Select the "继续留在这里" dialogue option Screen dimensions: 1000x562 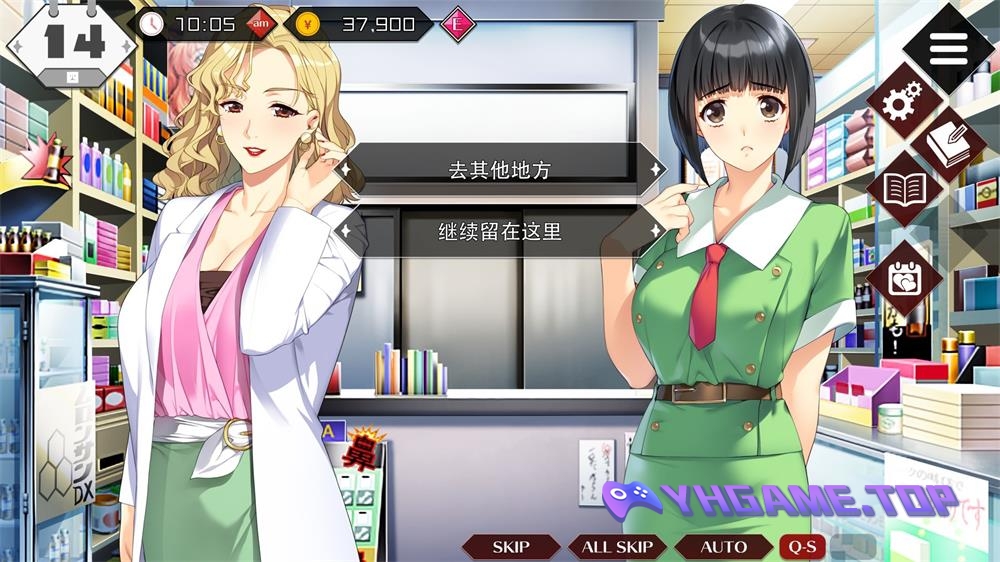500,232
